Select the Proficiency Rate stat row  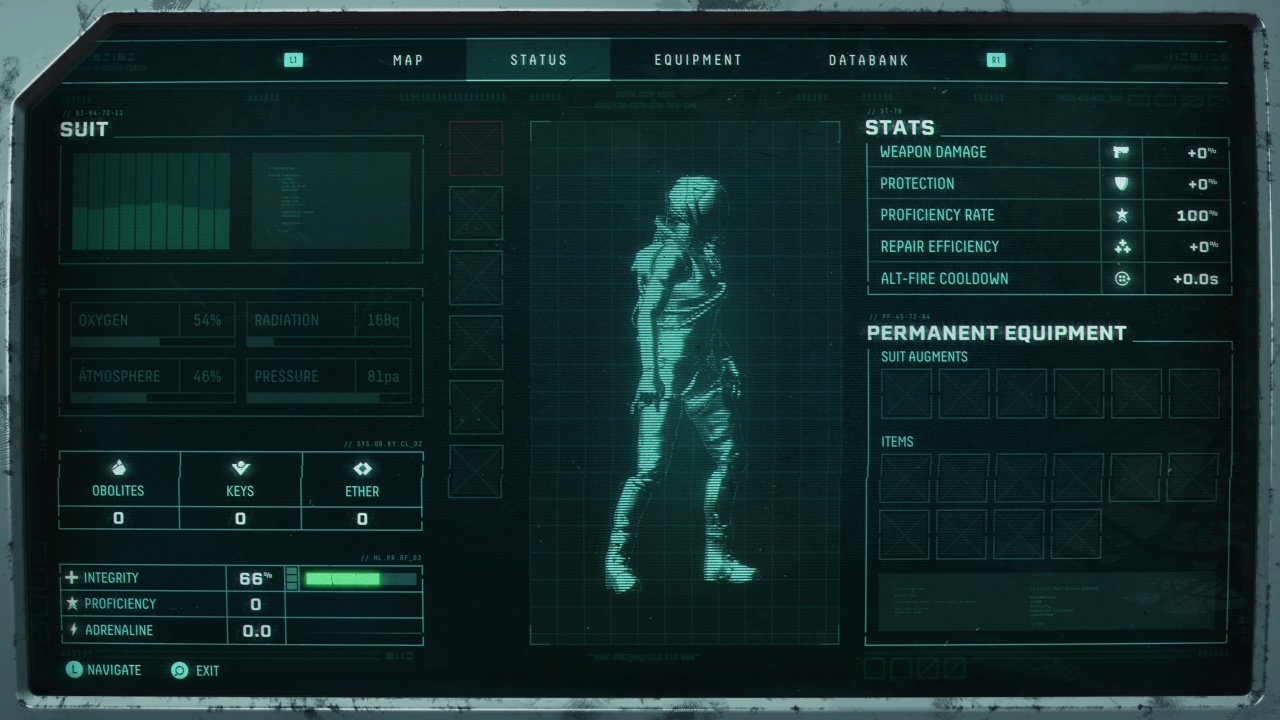click(1047, 215)
